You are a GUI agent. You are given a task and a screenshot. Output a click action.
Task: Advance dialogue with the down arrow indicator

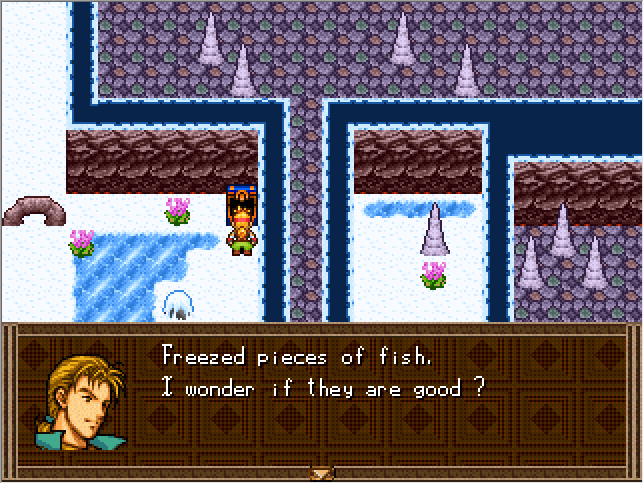tap(321, 472)
